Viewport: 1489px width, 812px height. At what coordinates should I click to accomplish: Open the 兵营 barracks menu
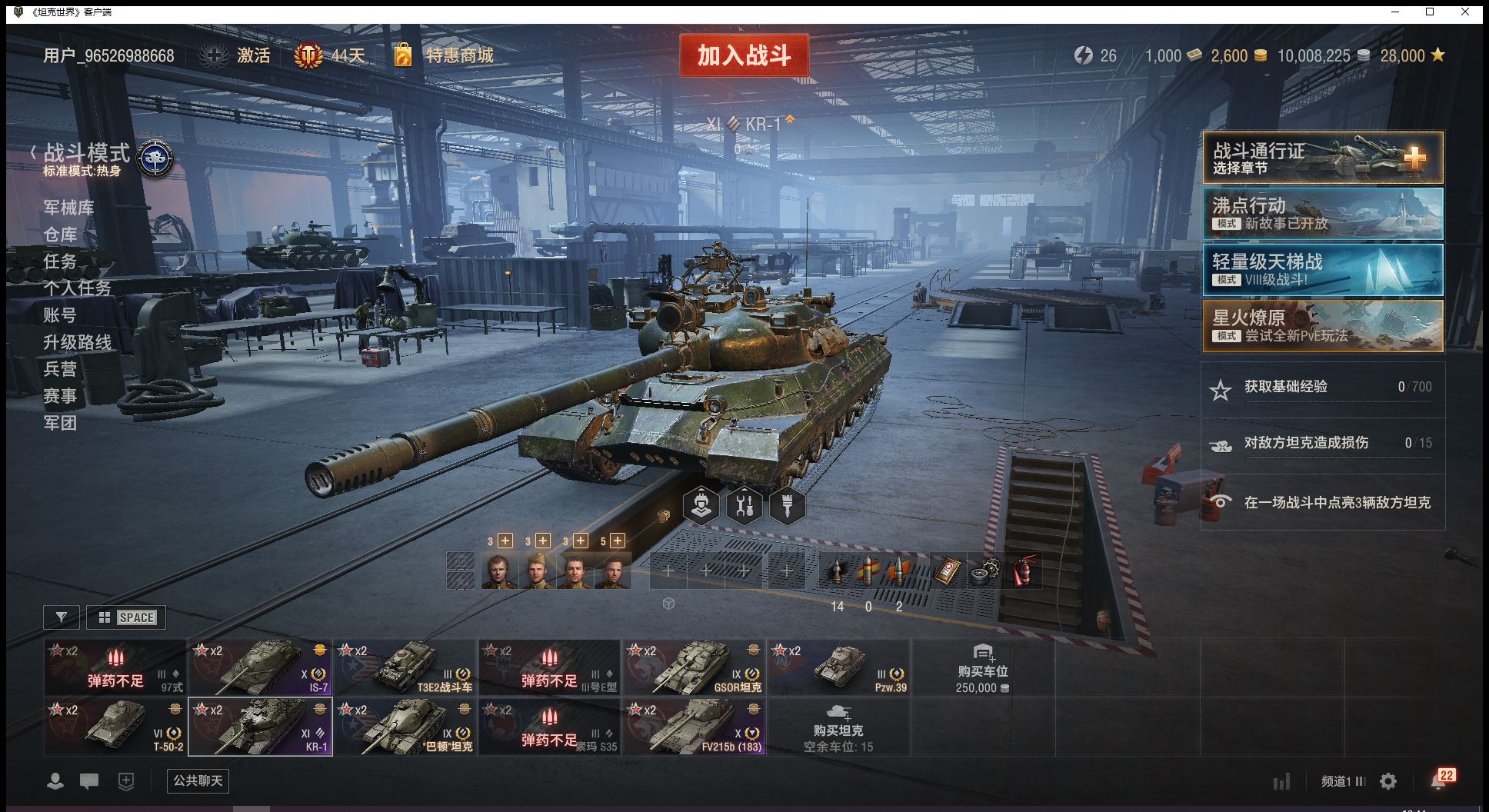60,369
